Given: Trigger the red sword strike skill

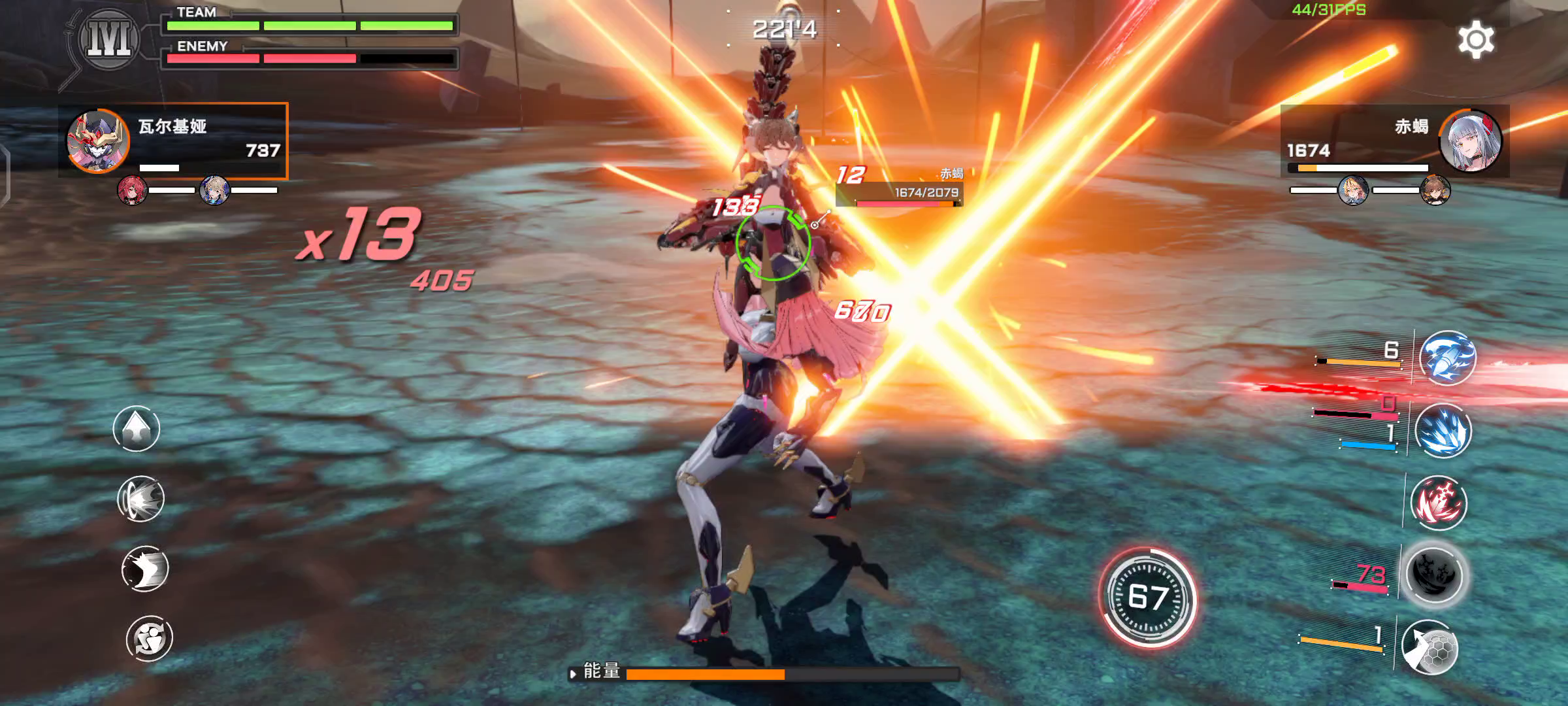Looking at the screenshot, I should (x=1439, y=503).
